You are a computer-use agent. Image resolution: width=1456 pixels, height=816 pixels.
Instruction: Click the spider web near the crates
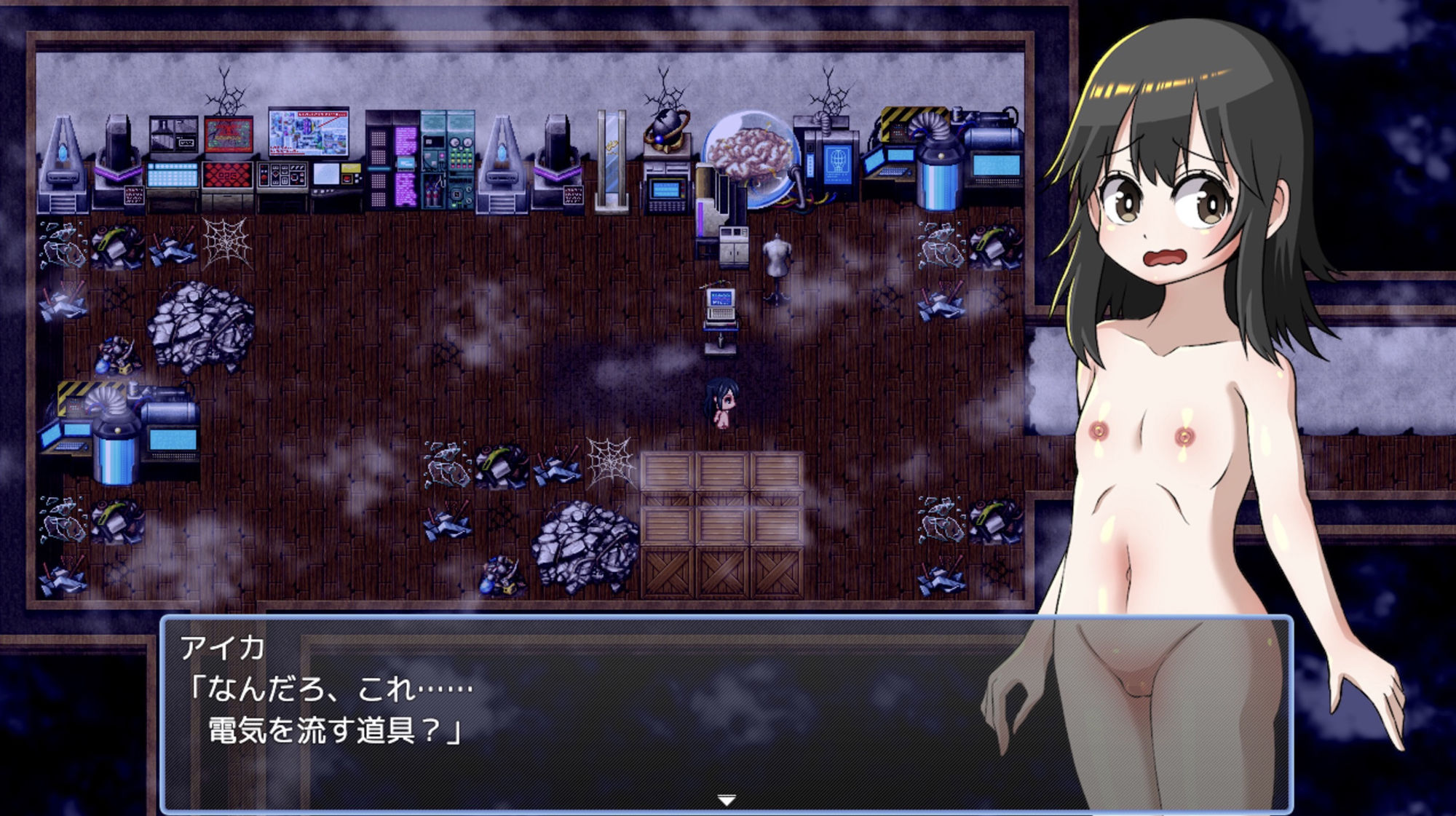click(x=609, y=464)
